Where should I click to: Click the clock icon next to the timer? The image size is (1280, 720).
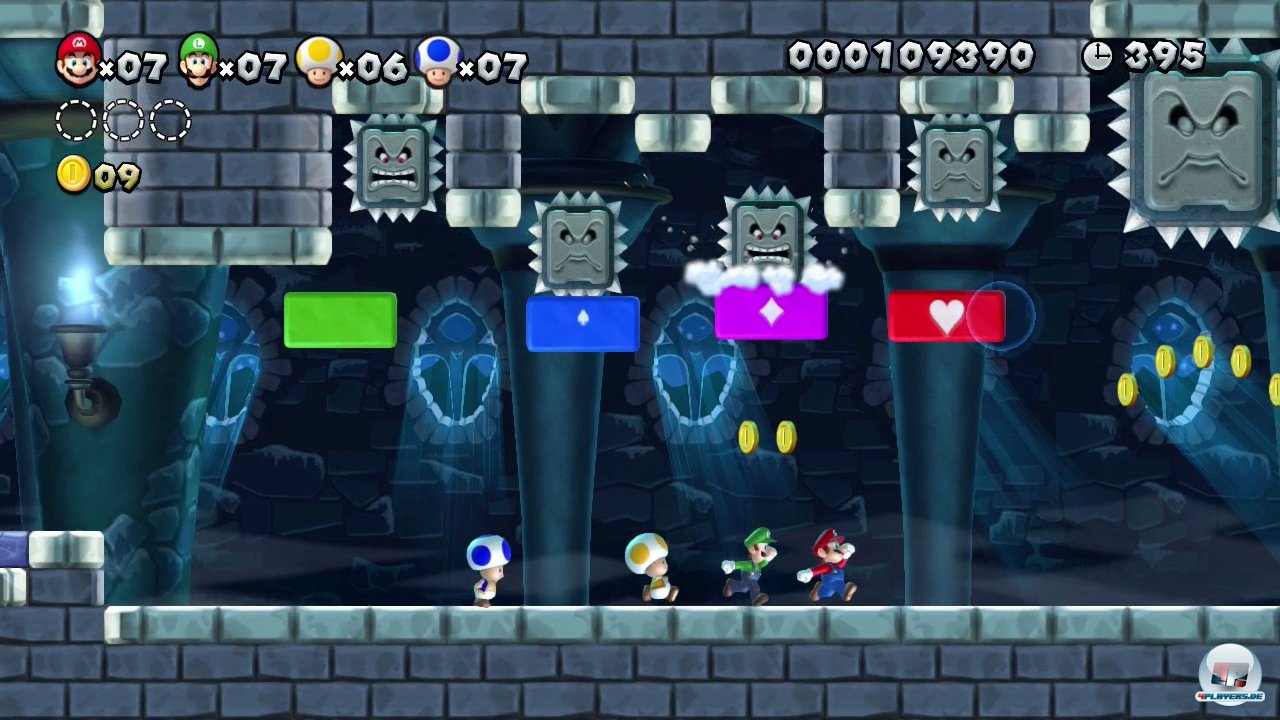tap(1098, 55)
